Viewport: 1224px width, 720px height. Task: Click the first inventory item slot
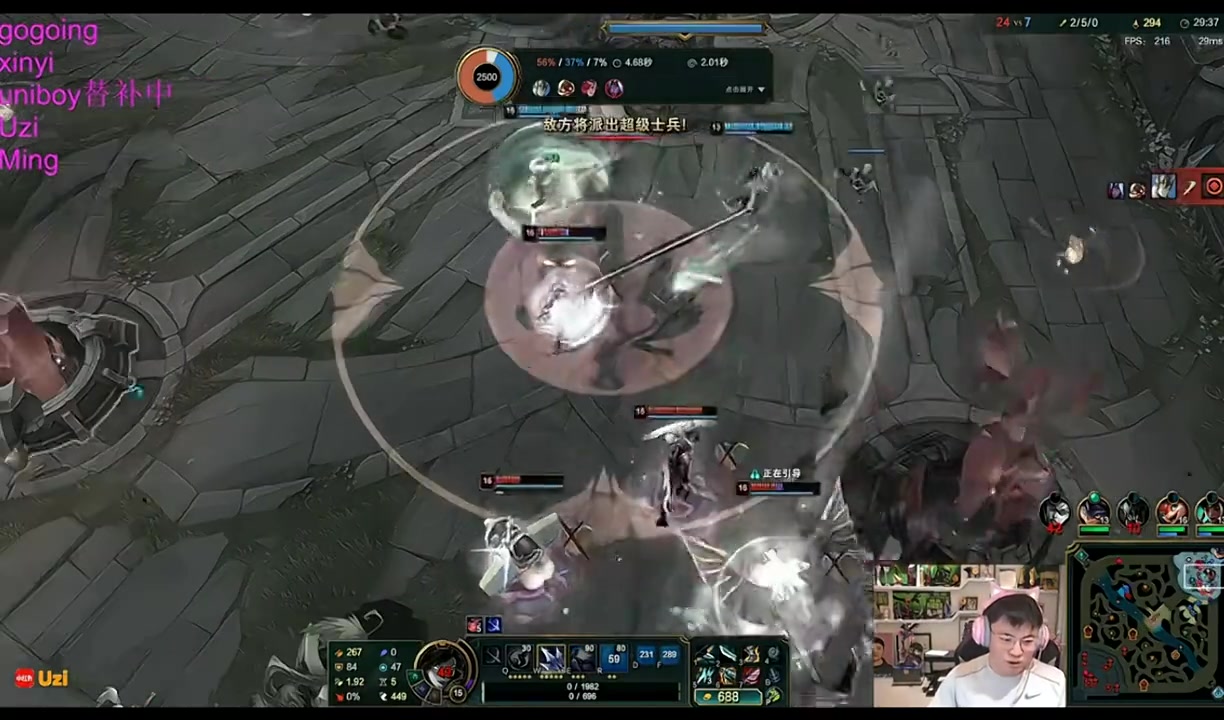tap(706, 654)
